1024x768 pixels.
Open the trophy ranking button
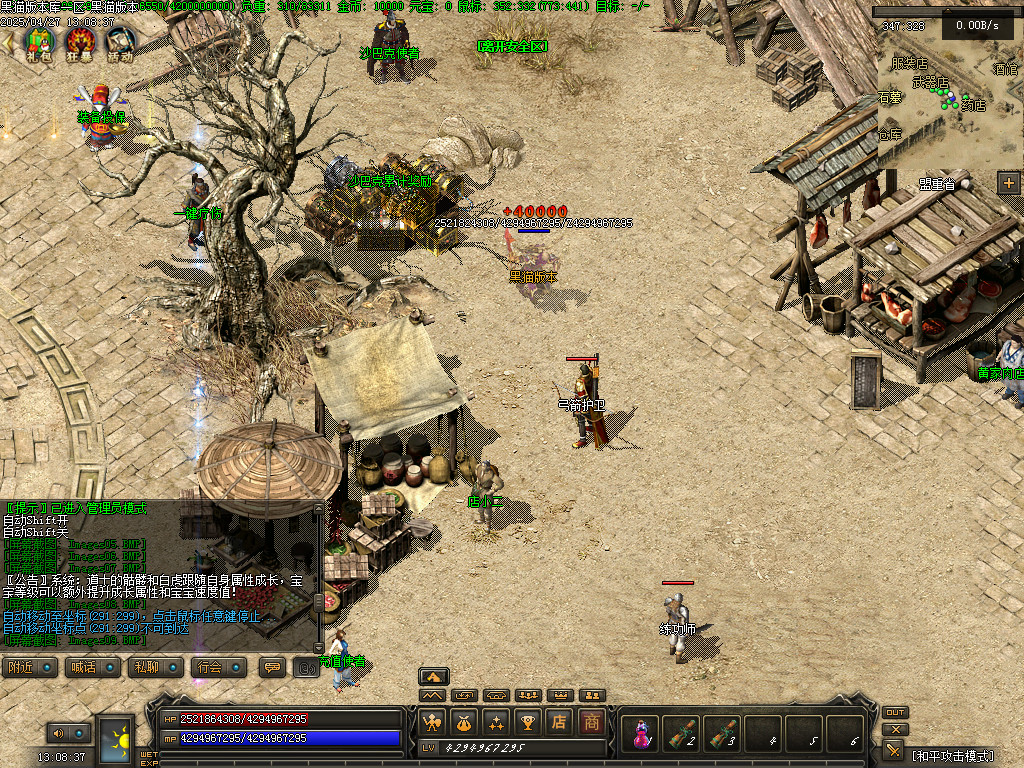527,721
